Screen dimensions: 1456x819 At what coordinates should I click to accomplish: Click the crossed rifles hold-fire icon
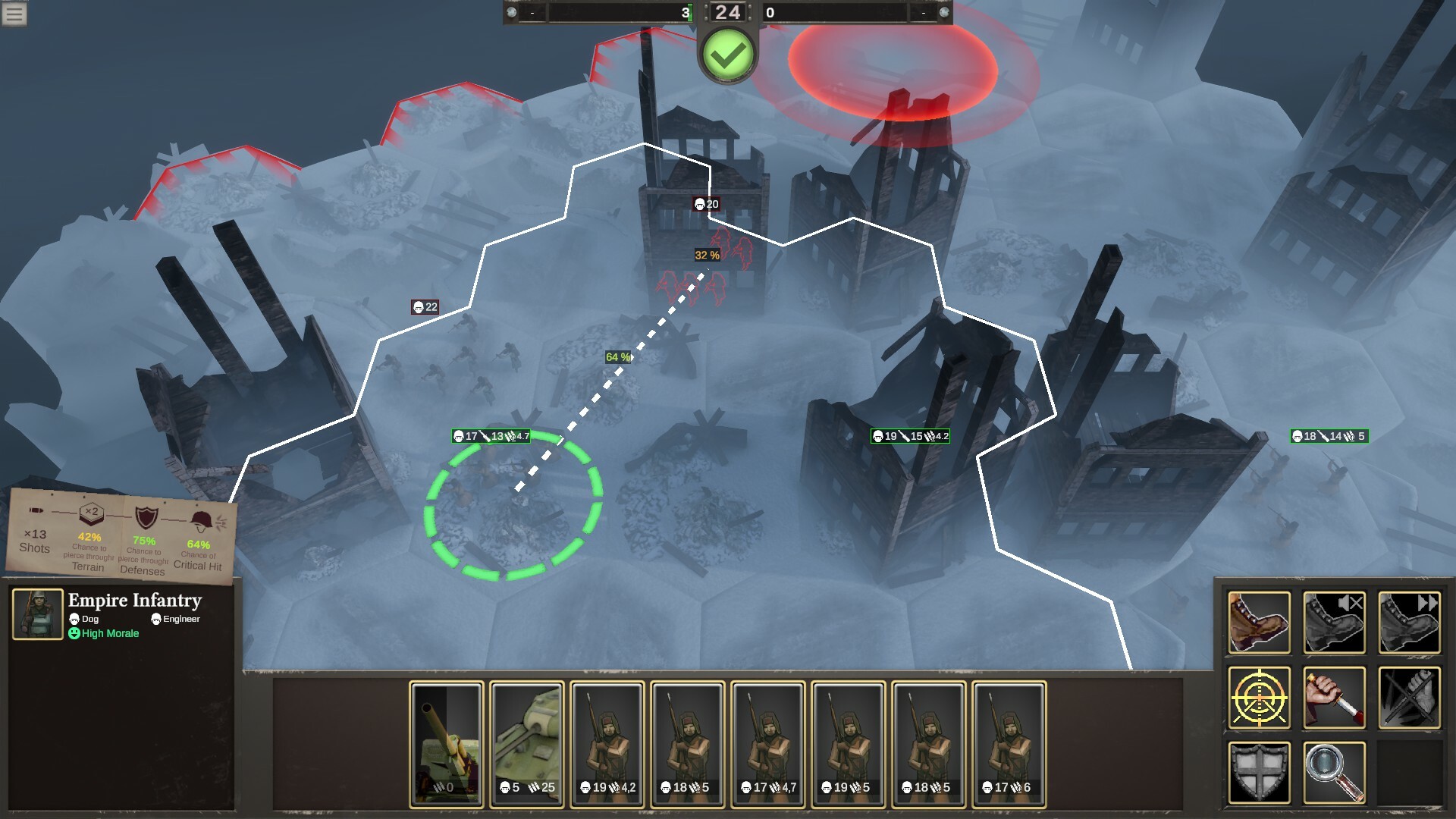point(1410,698)
